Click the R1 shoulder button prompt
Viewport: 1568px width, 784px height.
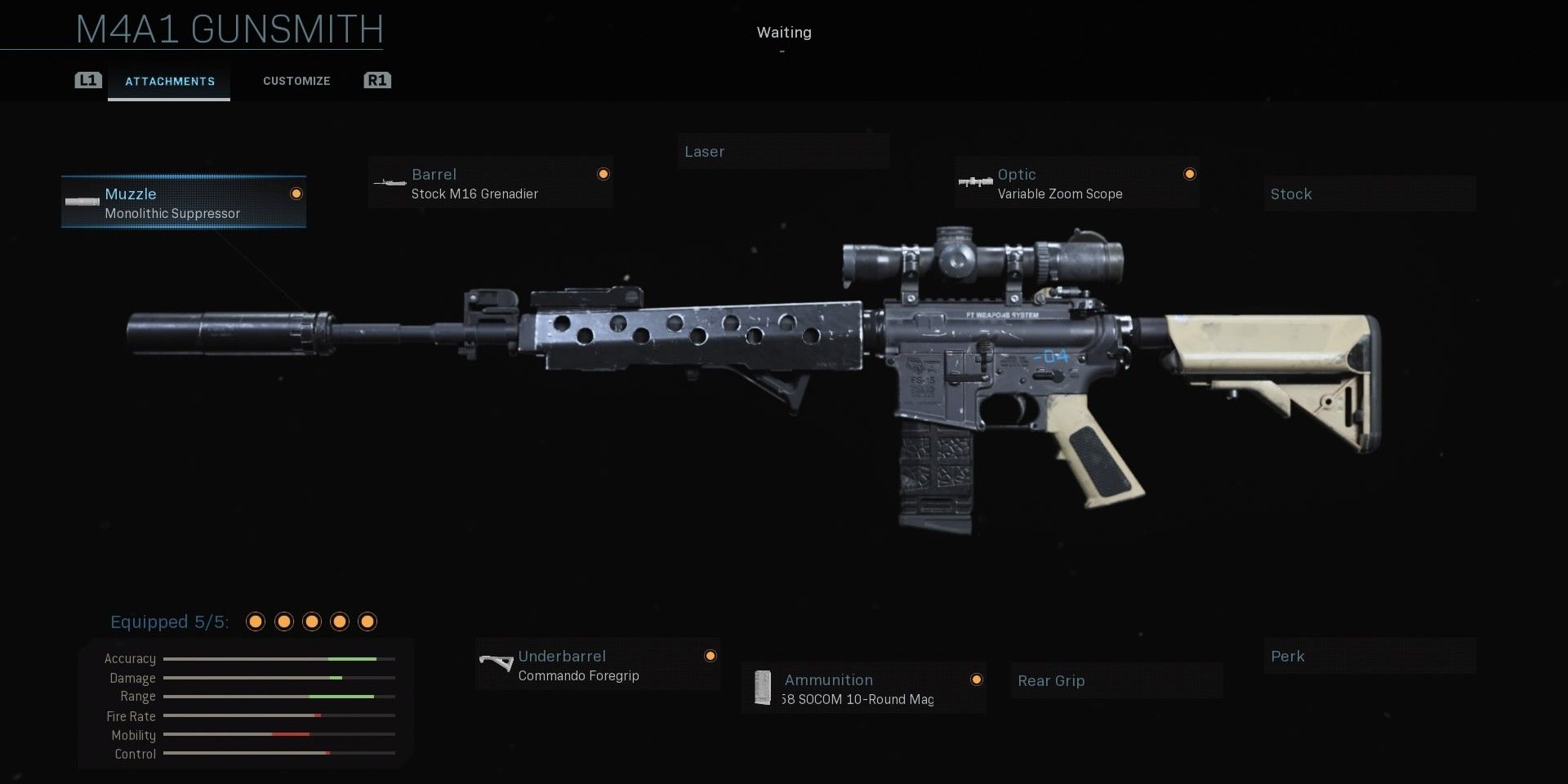tap(376, 80)
